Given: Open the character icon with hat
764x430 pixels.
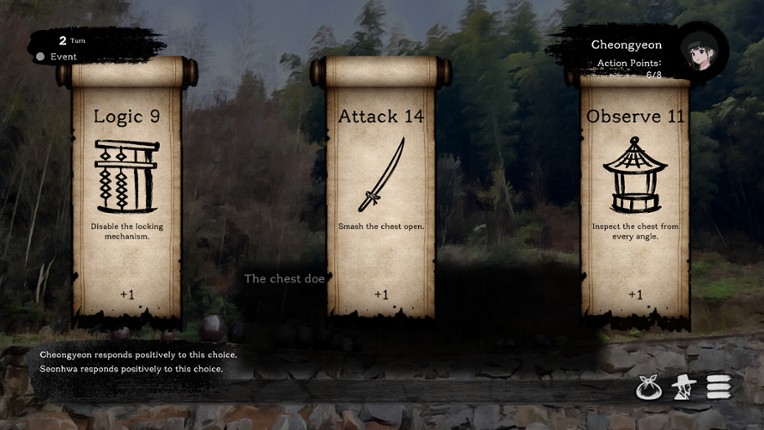Looking at the screenshot, I should pos(684,387).
